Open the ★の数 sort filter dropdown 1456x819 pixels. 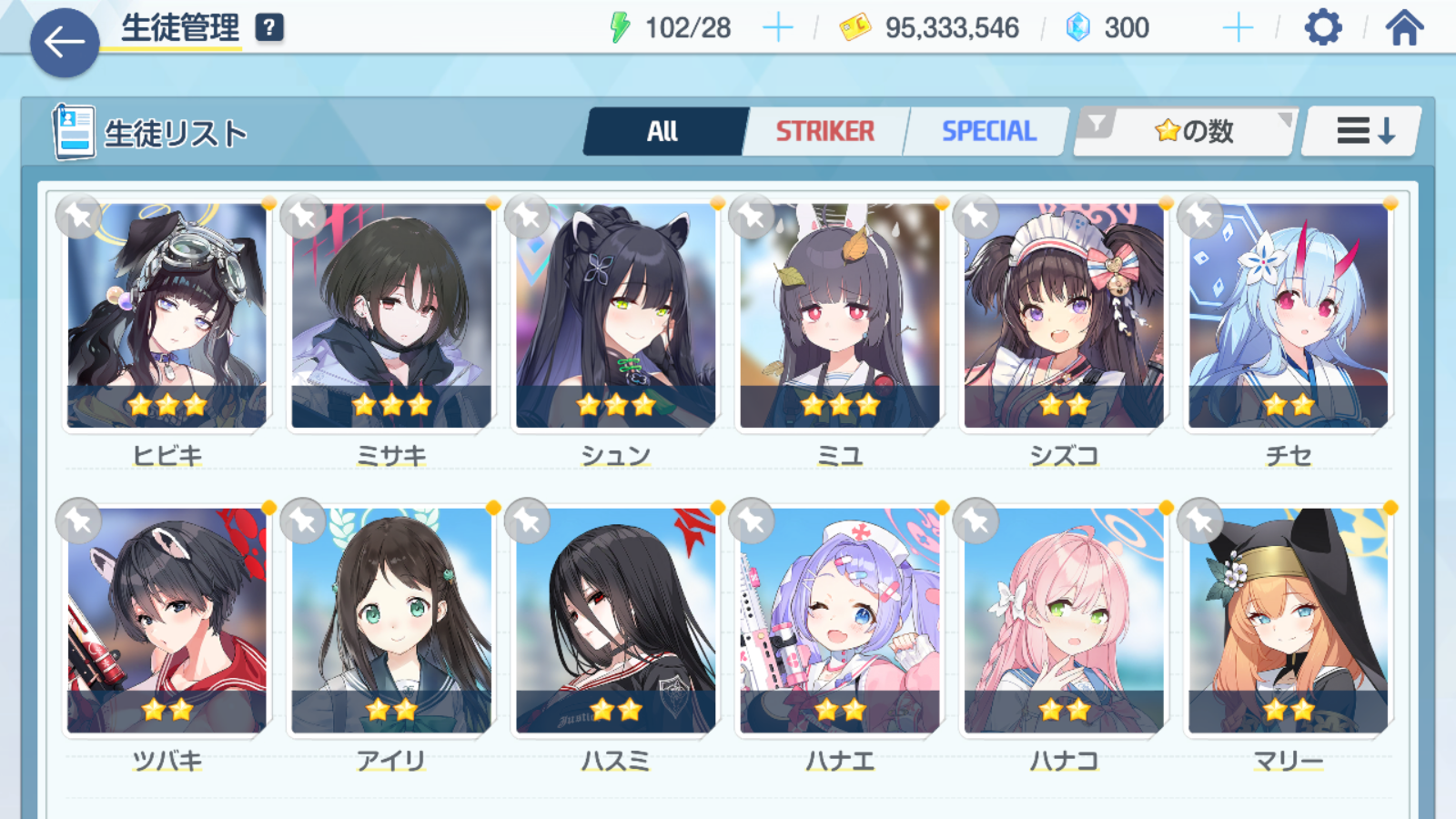click(1186, 132)
